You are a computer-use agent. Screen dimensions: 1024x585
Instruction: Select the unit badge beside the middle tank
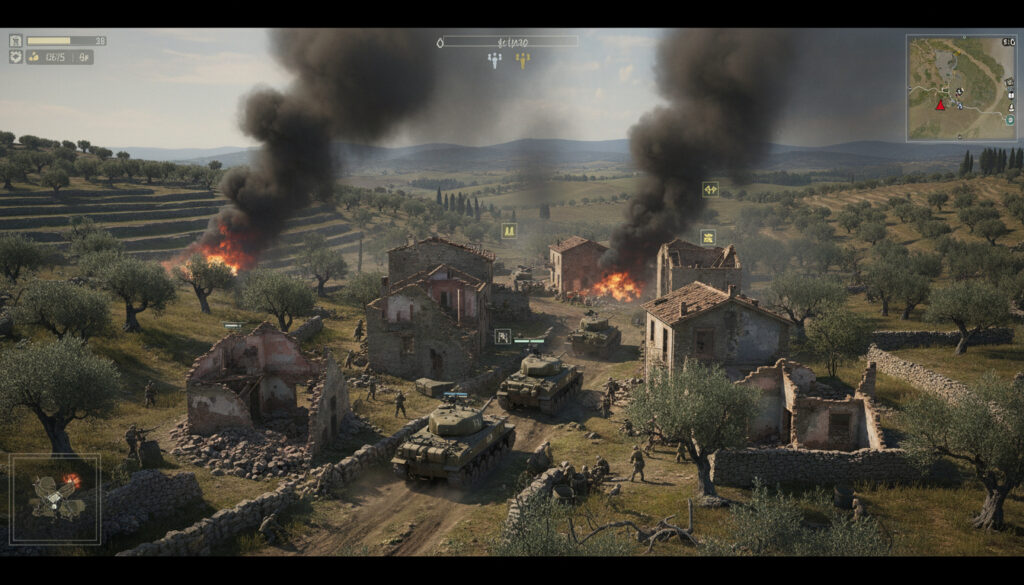point(502,336)
